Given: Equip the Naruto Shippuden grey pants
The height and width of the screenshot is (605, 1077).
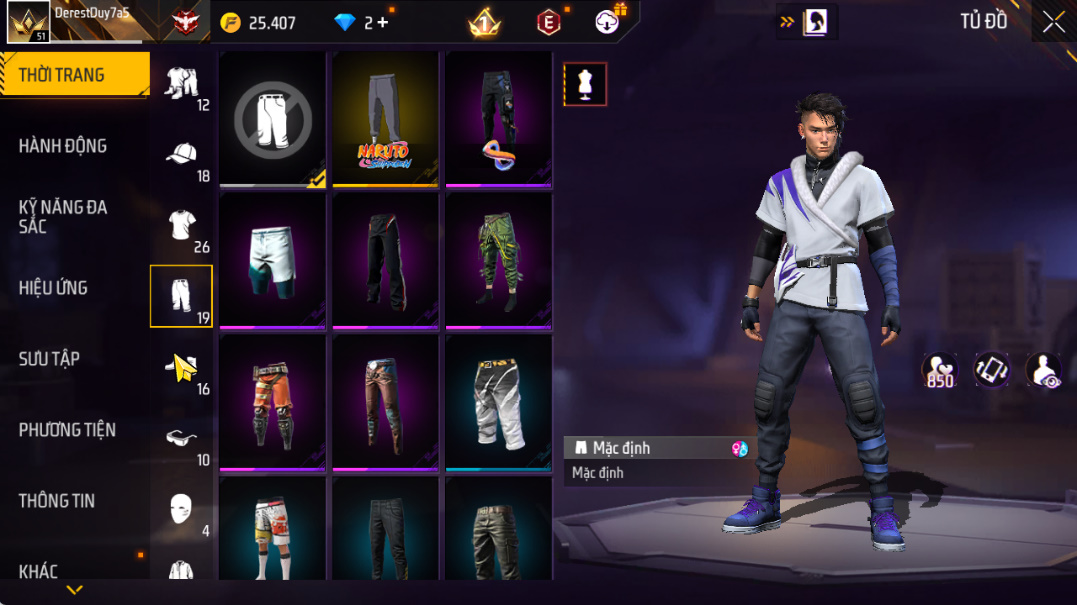Looking at the screenshot, I should (385, 118).
